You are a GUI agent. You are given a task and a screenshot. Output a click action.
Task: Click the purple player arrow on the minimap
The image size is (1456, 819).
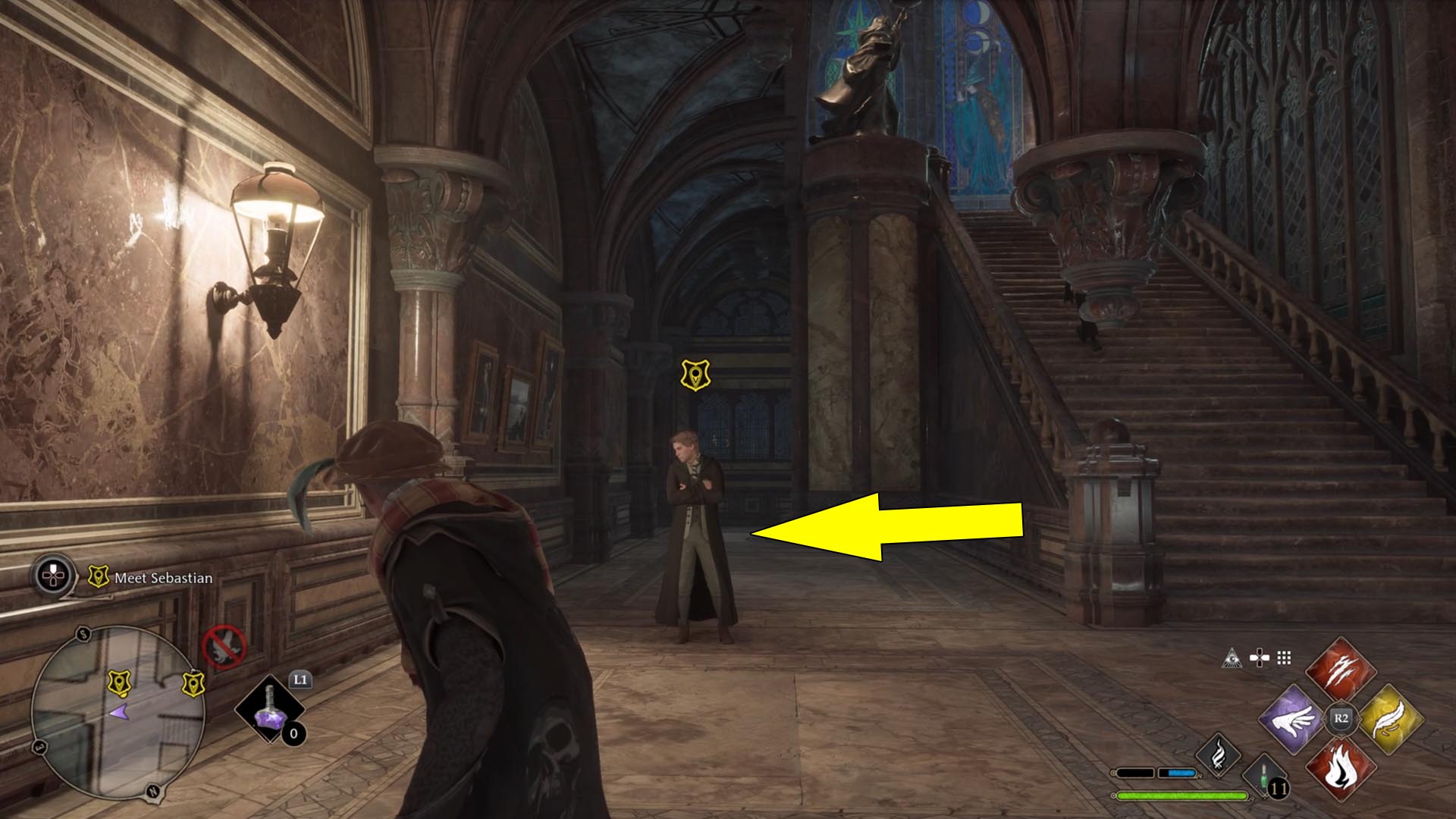pyautogui.click(x=121, y=712)
